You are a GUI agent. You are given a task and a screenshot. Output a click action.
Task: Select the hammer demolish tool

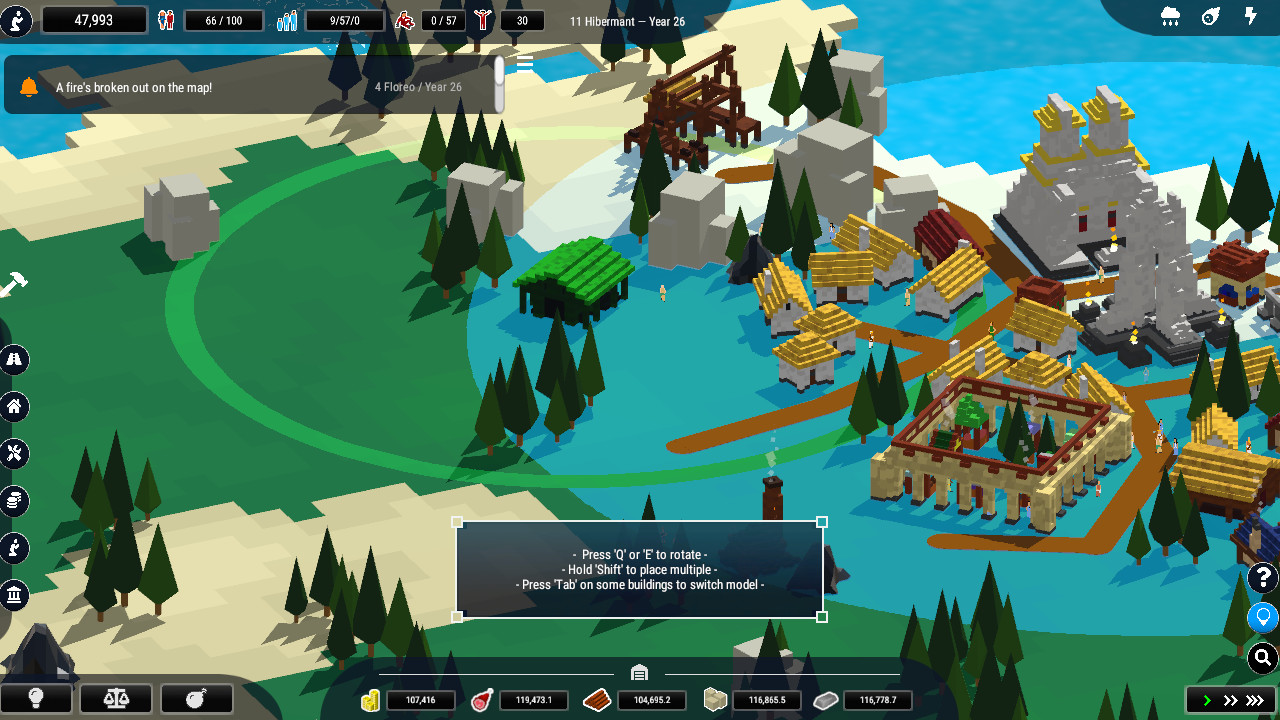(13, 285)
